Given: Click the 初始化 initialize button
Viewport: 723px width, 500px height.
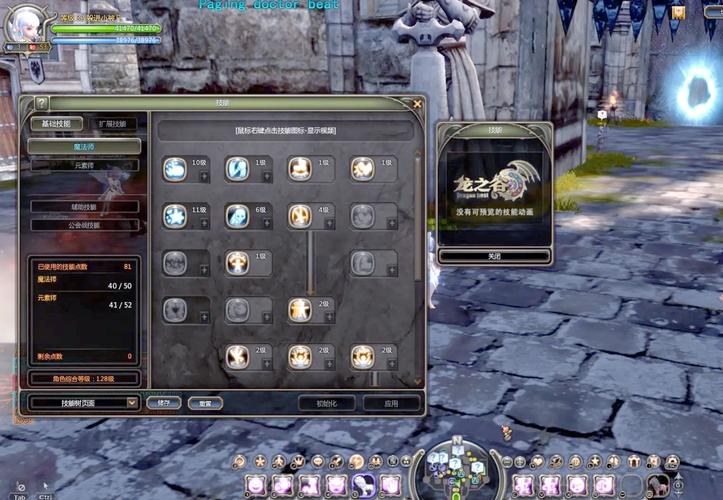Looking at the screenshot, I should [327, 403].
